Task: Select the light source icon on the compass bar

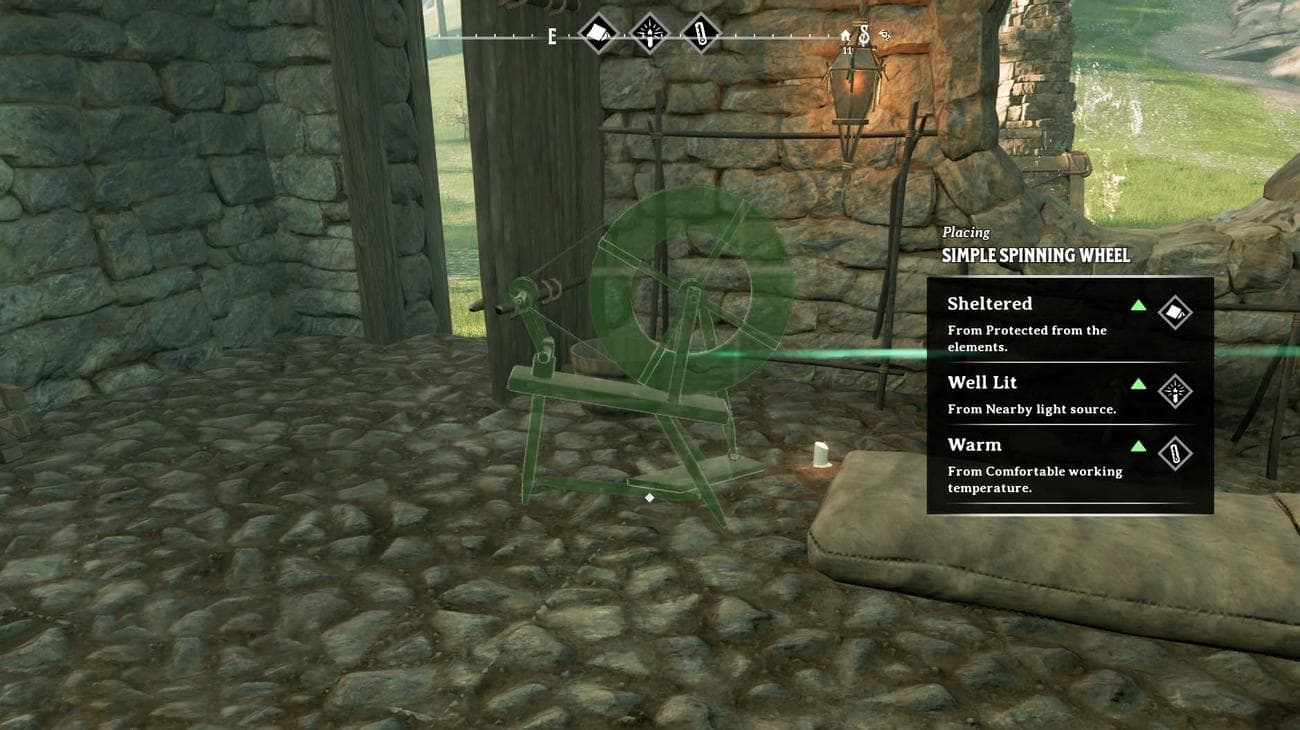Action: pos(649,33)
